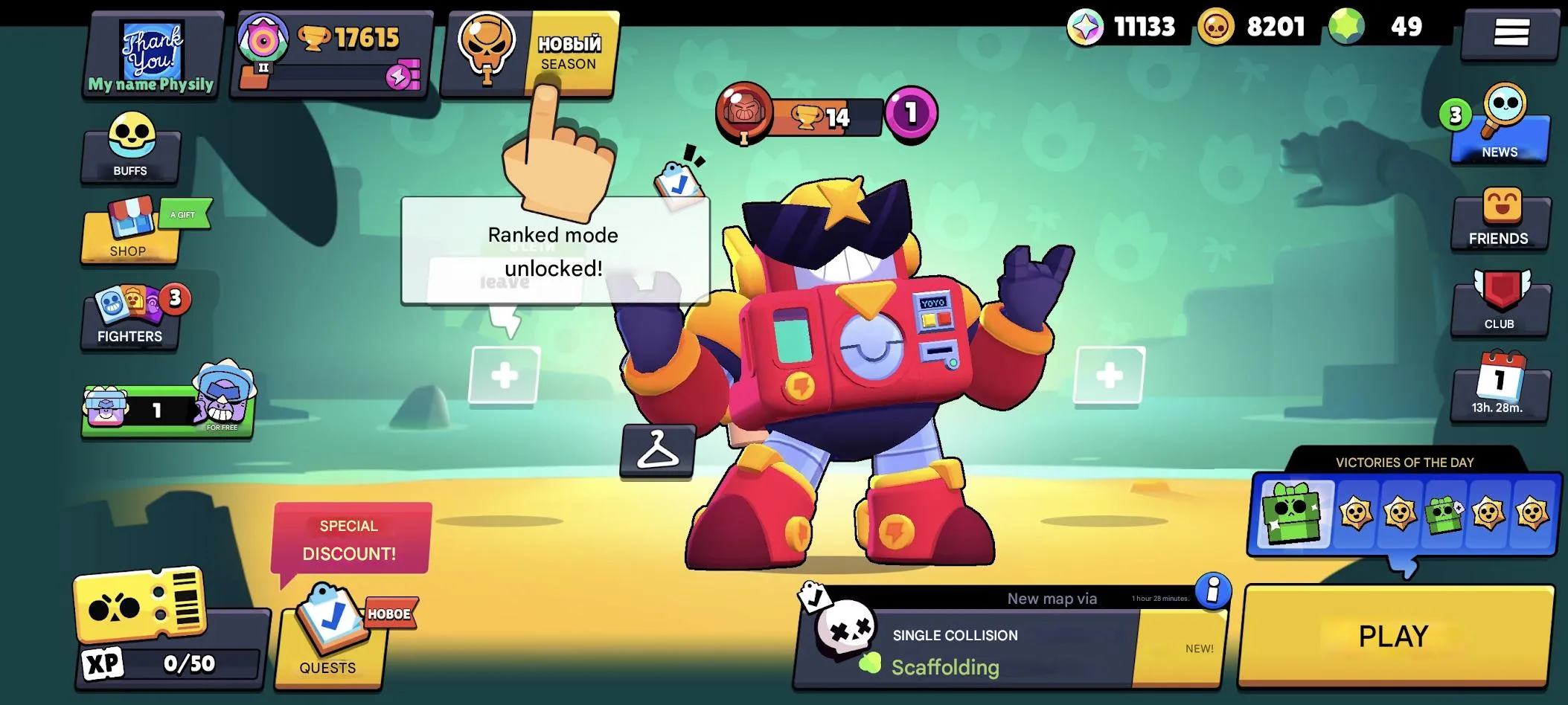Viewport: 1568px width, 705px height.
Task: Open the НОВЫЙ SEASON banner
Action: coord(528,52)
